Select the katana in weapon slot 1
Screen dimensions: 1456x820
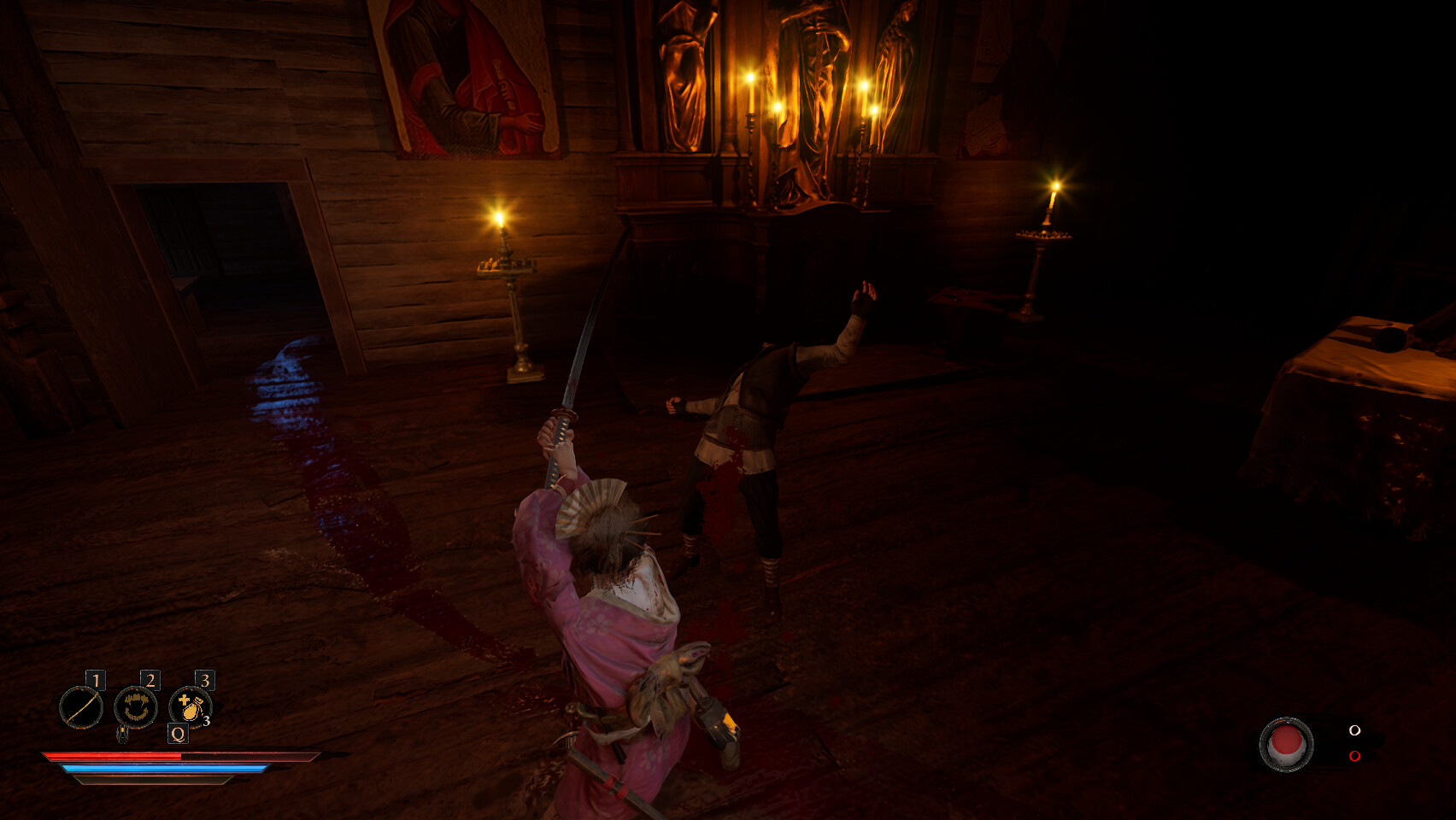[80, 707]
